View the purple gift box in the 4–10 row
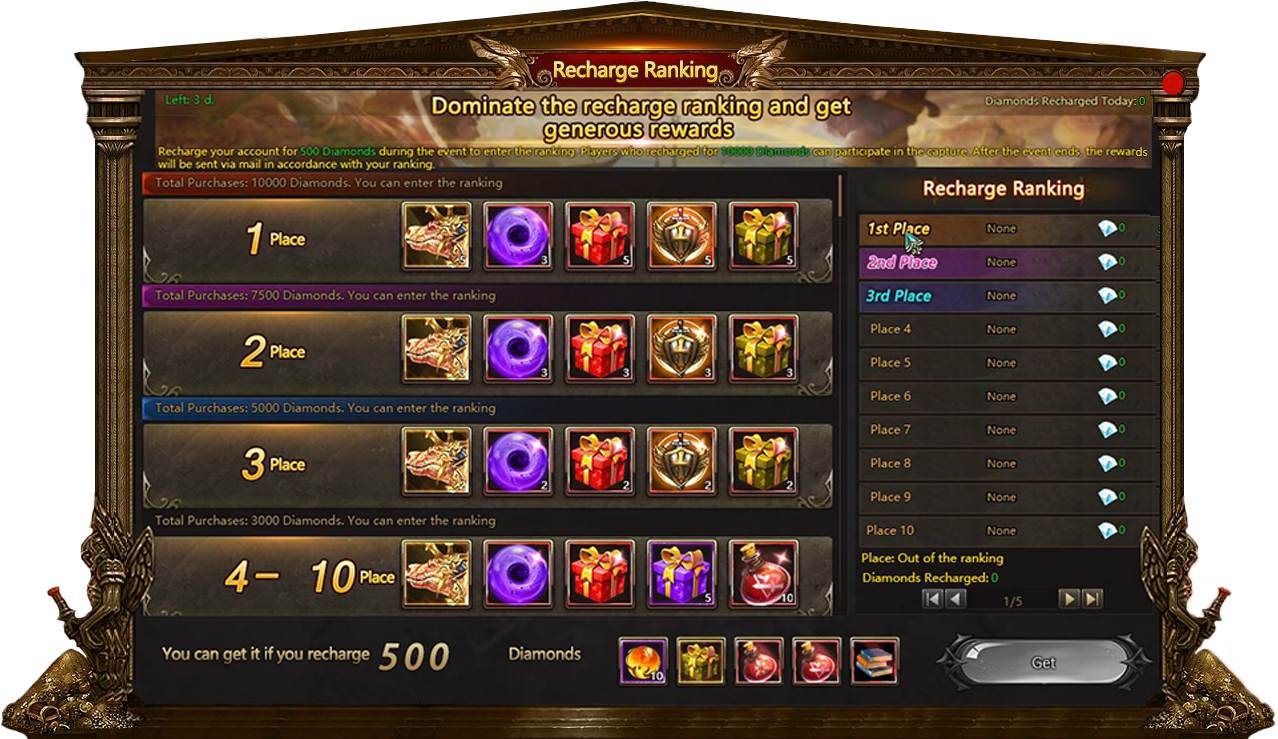This screenshot has width=1278, height=739. [x=682, y=574]
